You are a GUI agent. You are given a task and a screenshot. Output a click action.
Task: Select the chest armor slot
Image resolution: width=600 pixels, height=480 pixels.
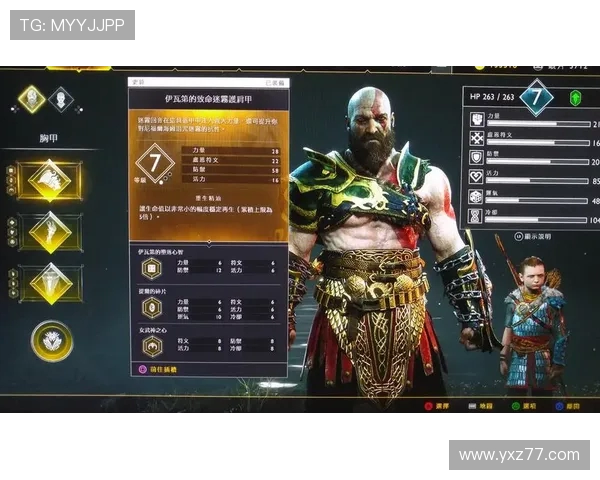point(49,181)
